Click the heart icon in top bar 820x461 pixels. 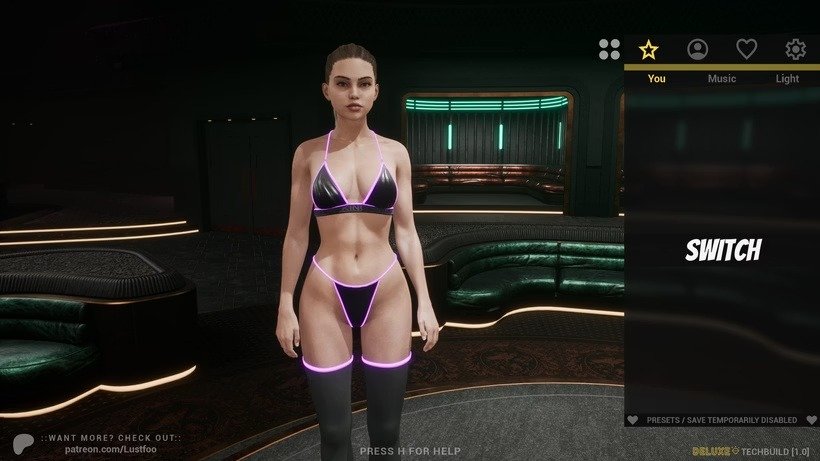[747, 49]
